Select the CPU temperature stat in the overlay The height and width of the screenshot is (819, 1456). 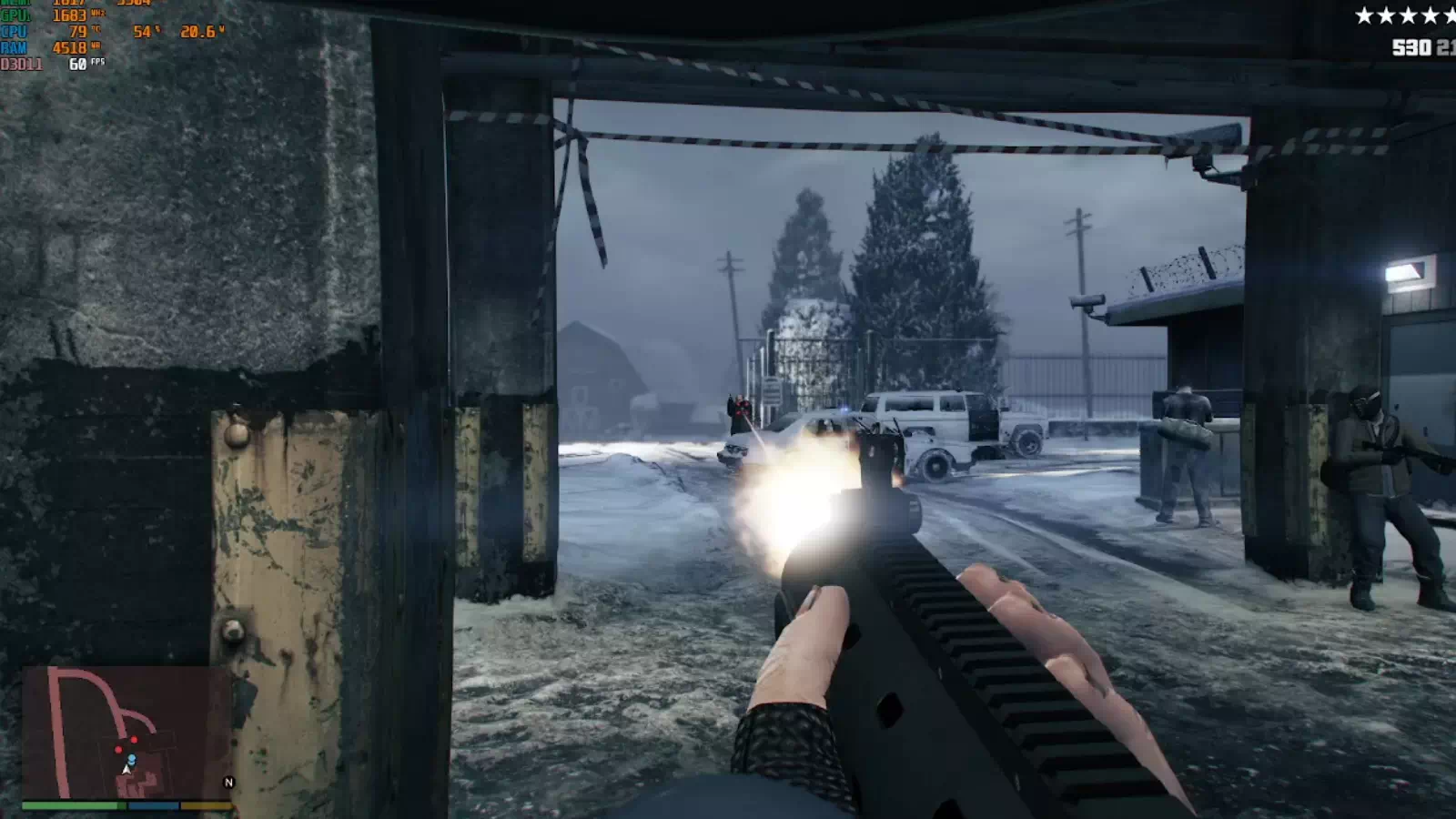(x=76, y=31)
